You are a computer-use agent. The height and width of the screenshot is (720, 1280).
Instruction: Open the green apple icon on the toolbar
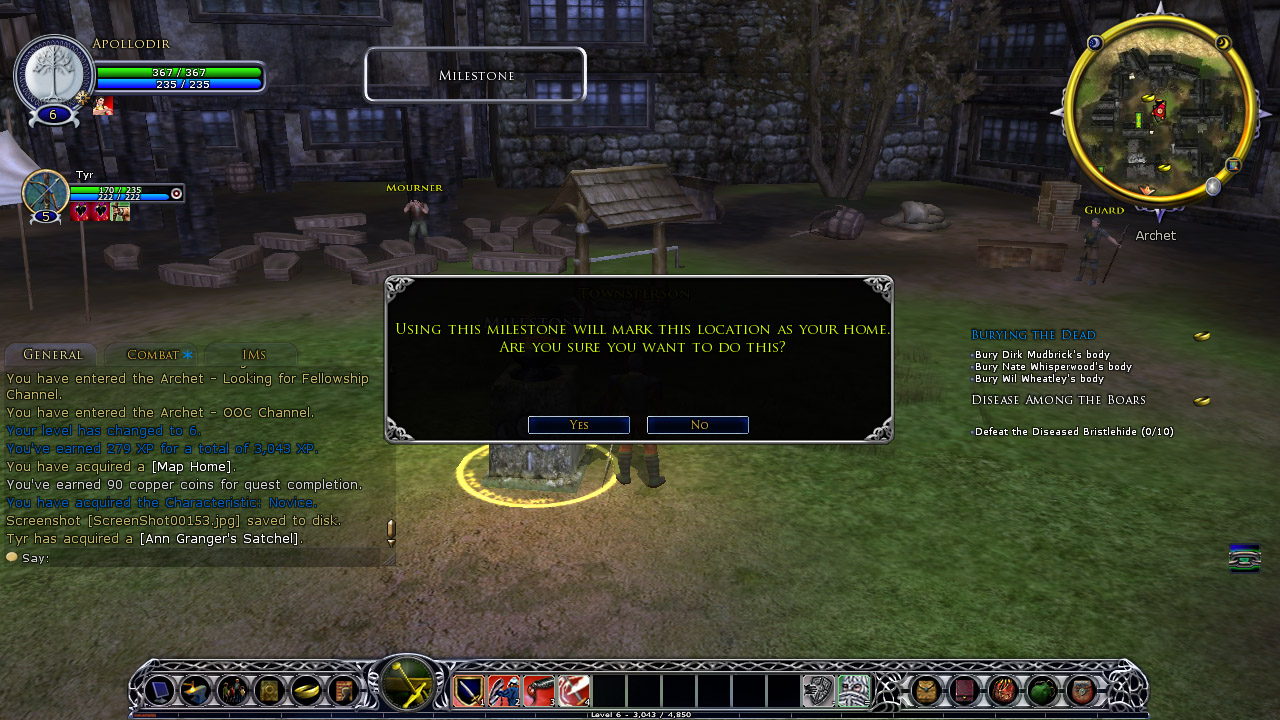tap(1042, 691)
